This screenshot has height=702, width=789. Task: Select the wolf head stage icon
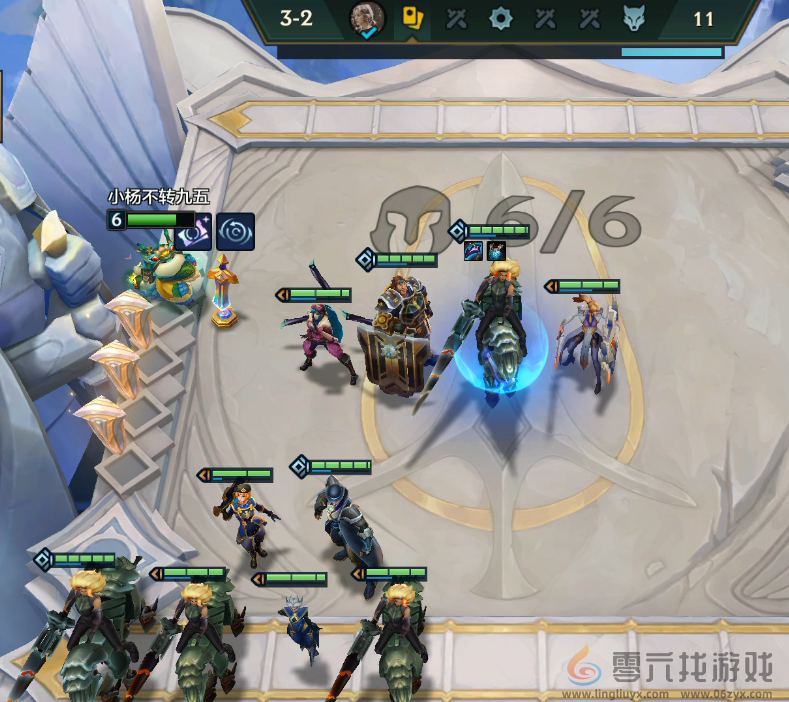(631, 18)
